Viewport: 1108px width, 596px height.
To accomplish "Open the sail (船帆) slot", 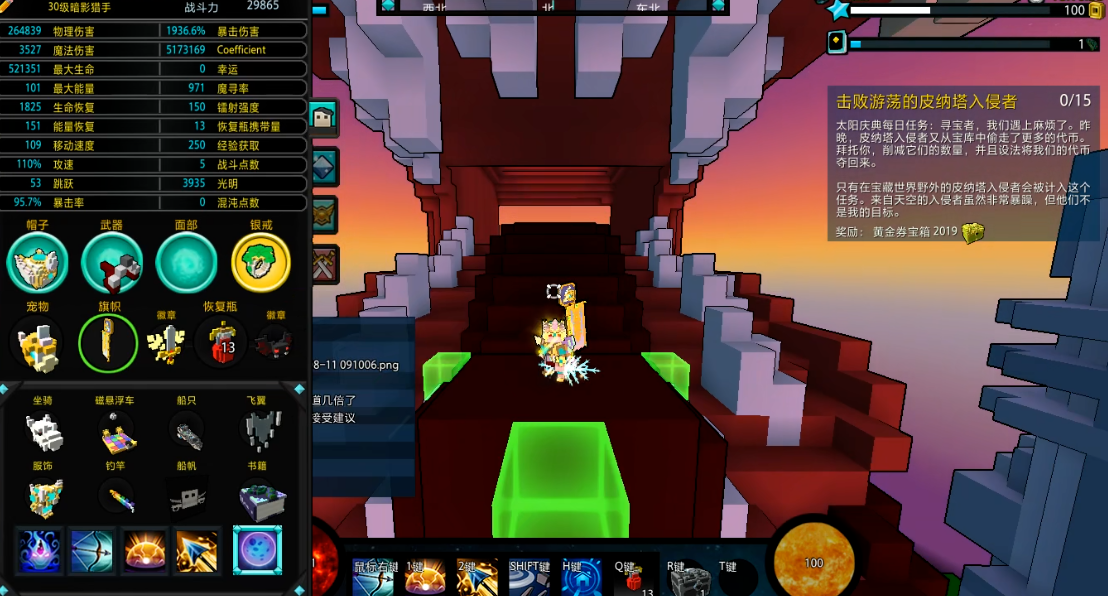I will click(187, 497).
